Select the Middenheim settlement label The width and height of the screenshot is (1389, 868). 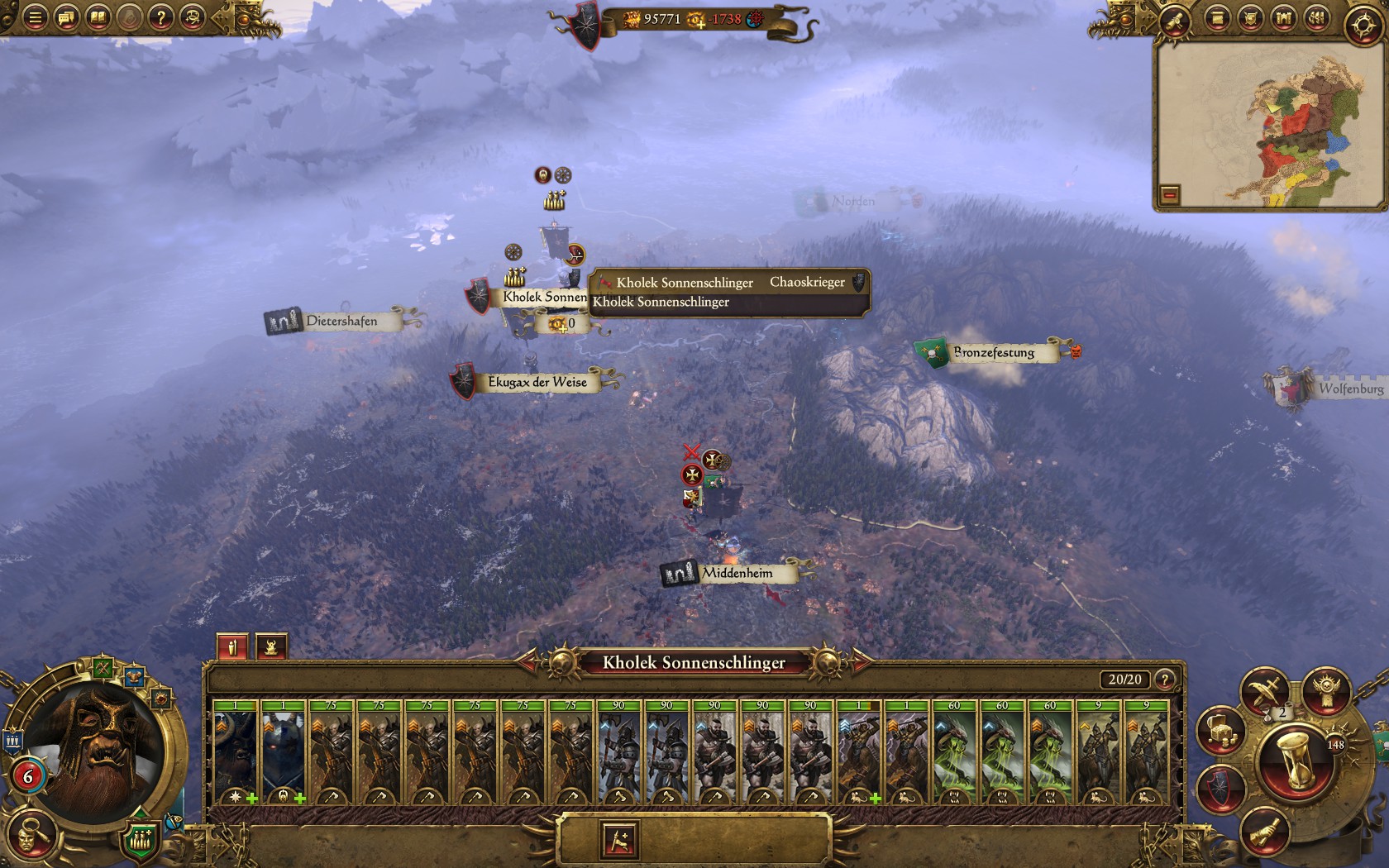click(x=736, y=573)
